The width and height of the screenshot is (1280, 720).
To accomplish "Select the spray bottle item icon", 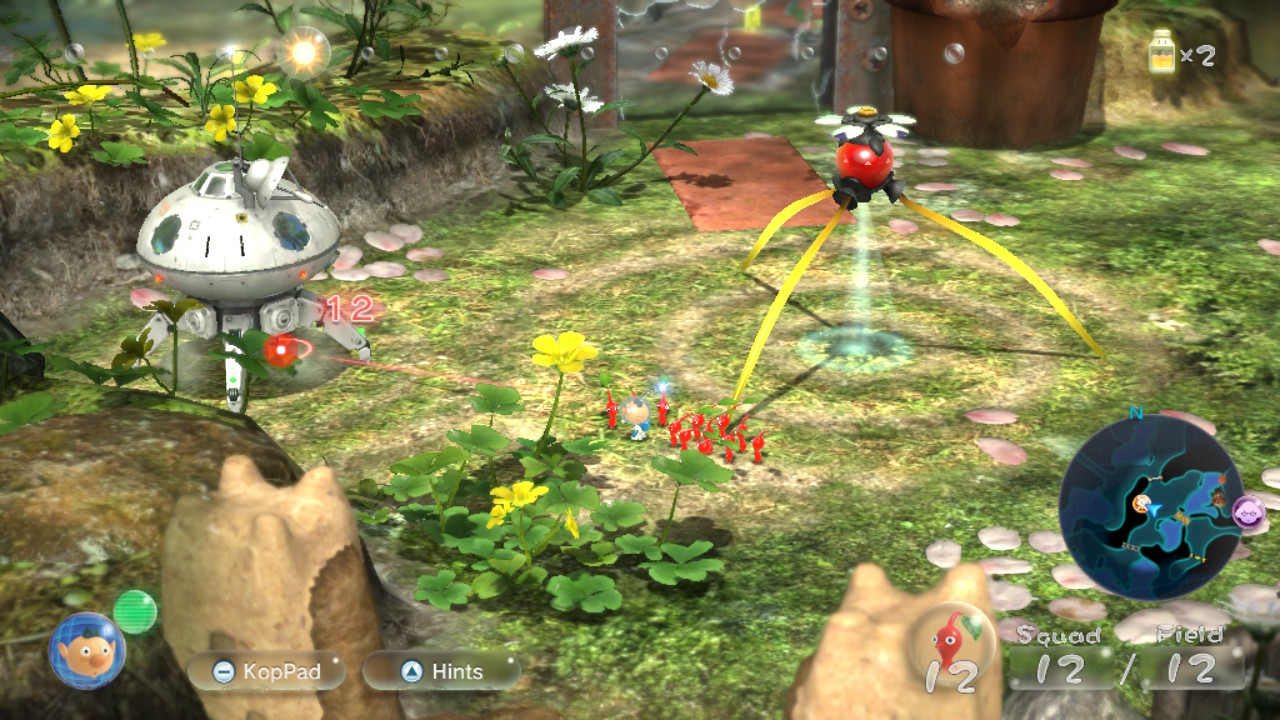I will pyautogui.click(x=1161, y=52).
